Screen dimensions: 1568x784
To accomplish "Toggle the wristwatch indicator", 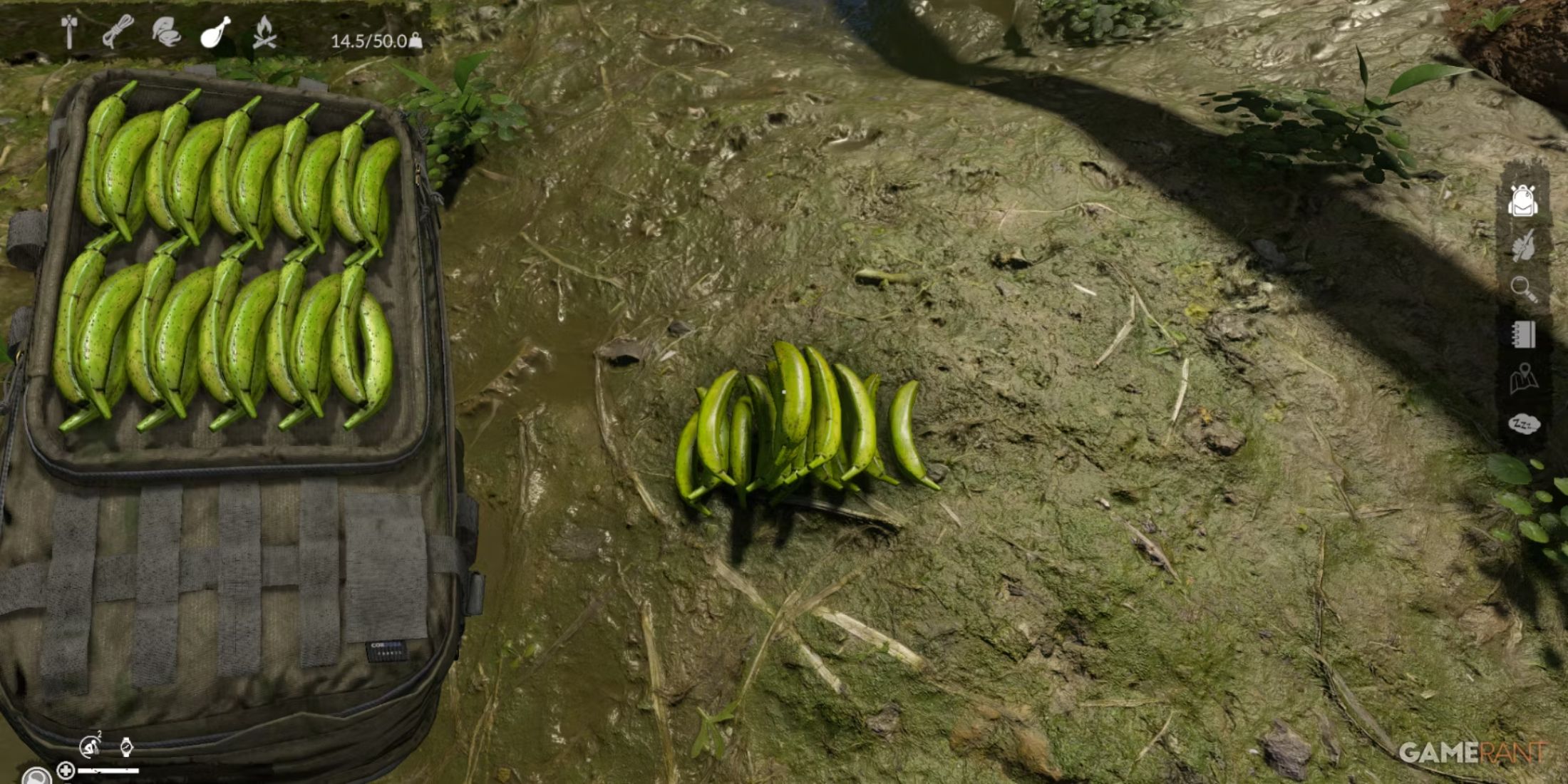I will [x=127, y=746].
